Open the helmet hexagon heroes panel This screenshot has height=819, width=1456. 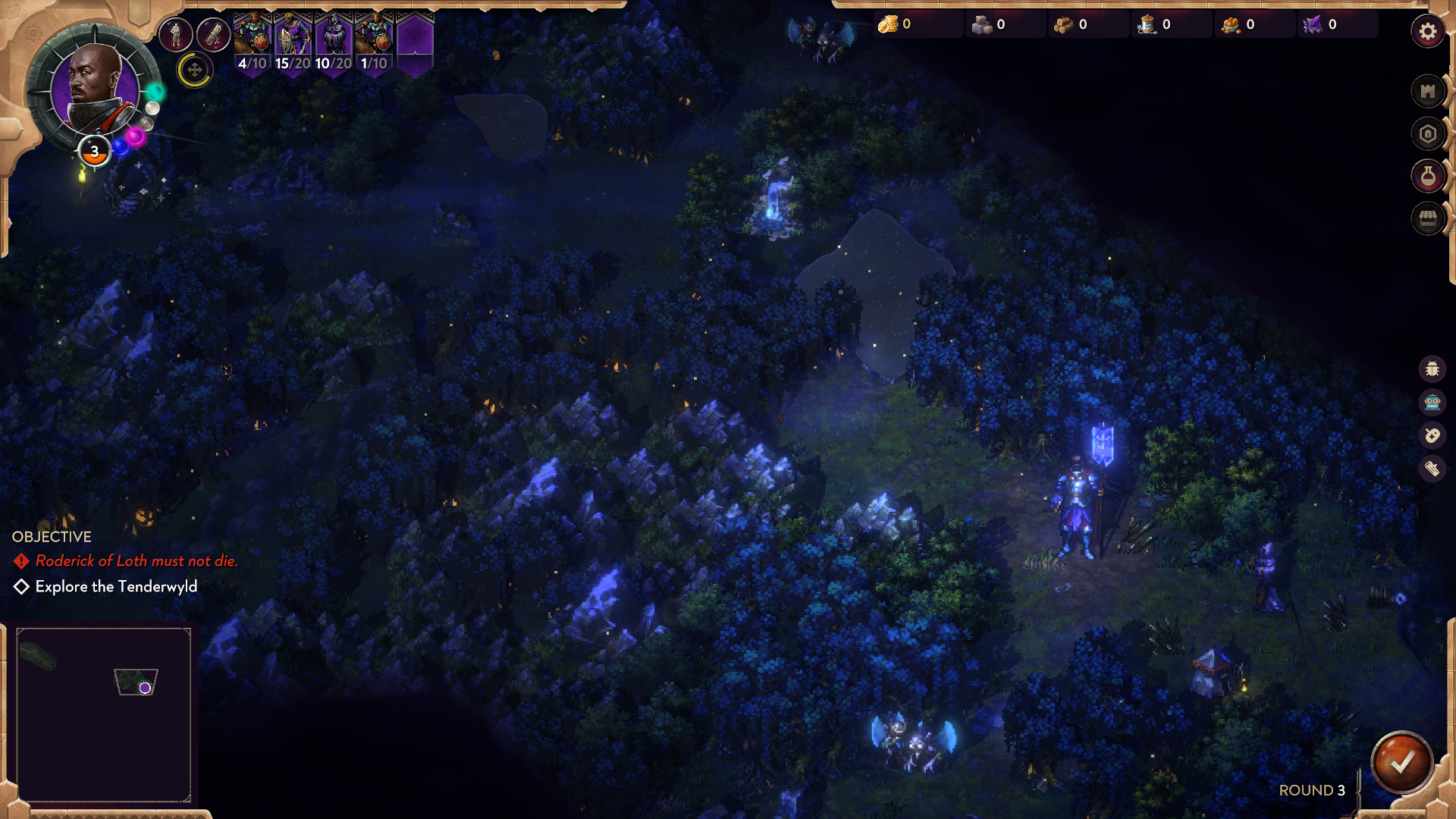[1427, 134]
